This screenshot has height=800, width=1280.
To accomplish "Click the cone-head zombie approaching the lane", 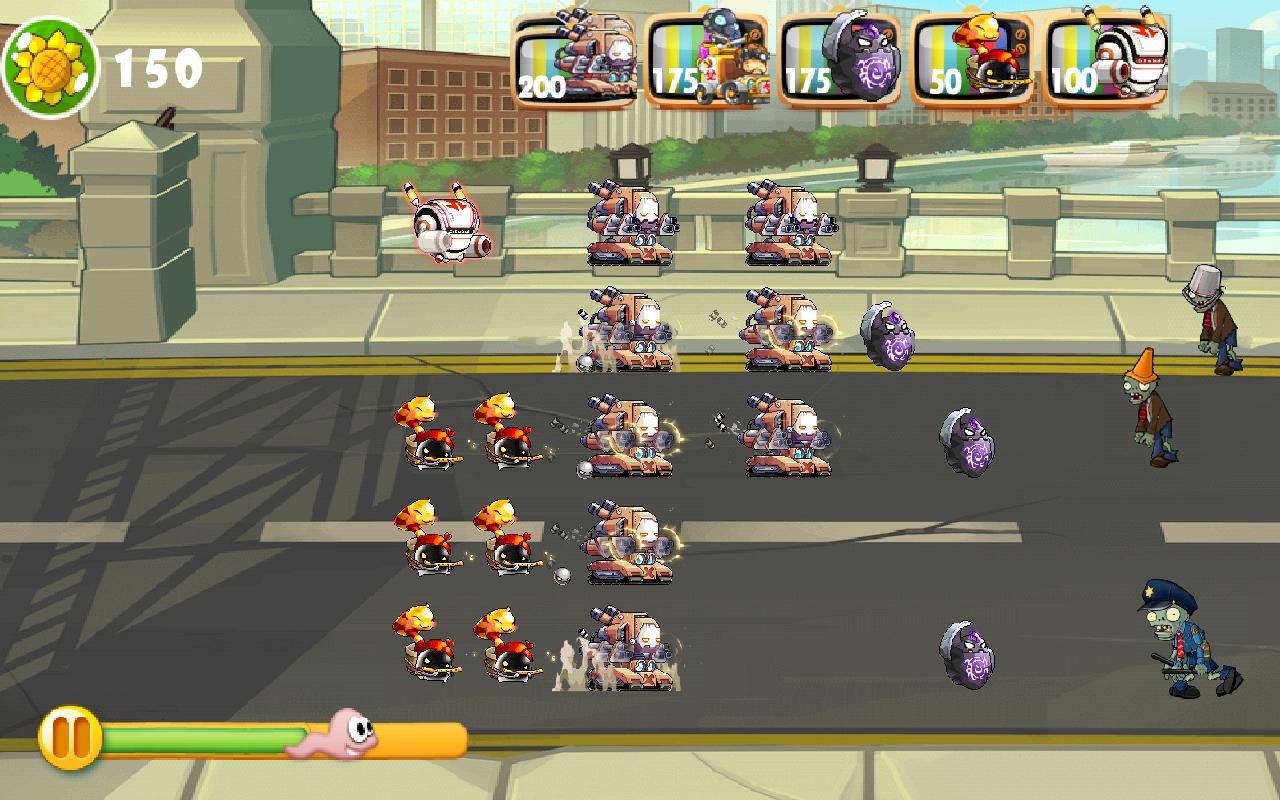I will [1145, 410].
